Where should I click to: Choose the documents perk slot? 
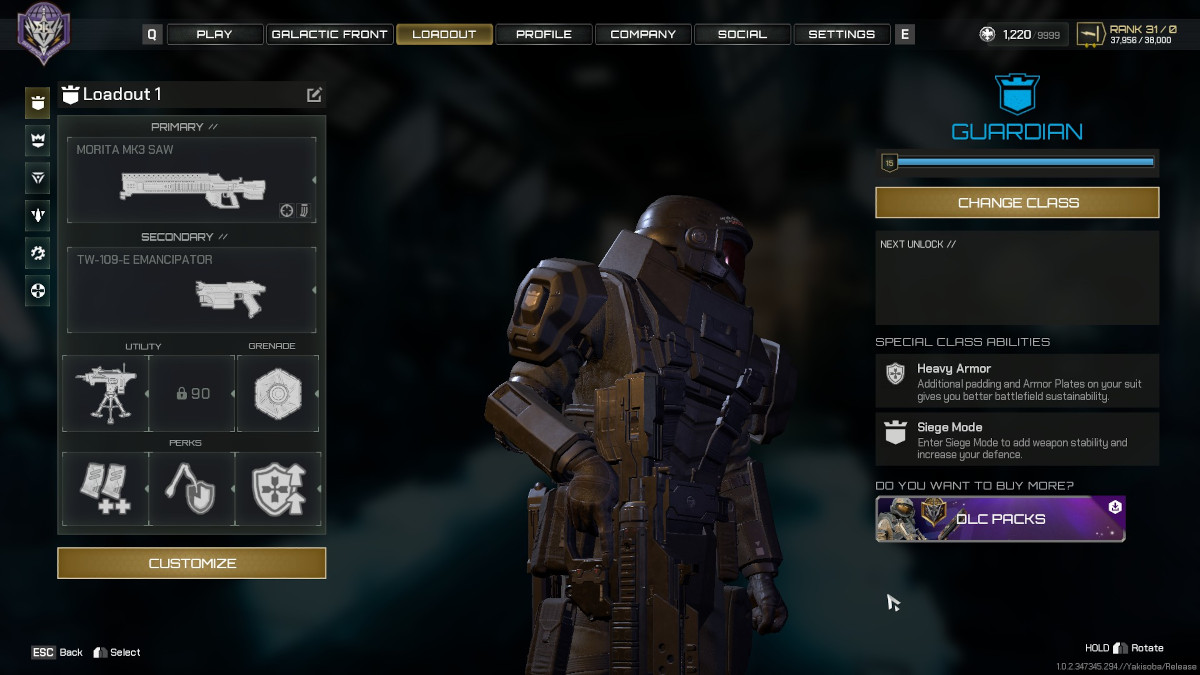(x=105, y=489)
